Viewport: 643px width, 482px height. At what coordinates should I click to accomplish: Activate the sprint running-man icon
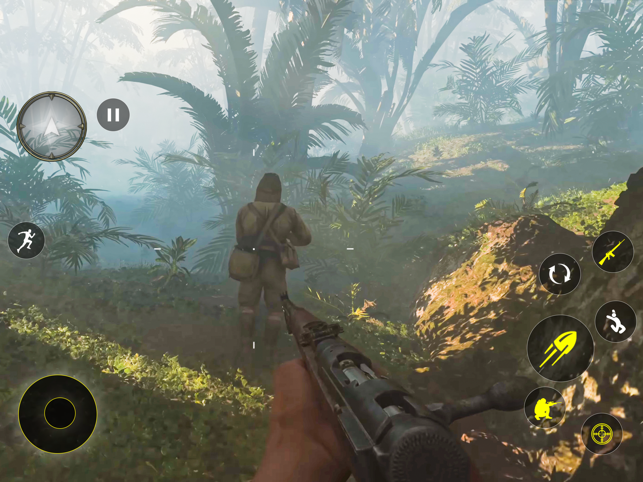coord(26,240)
